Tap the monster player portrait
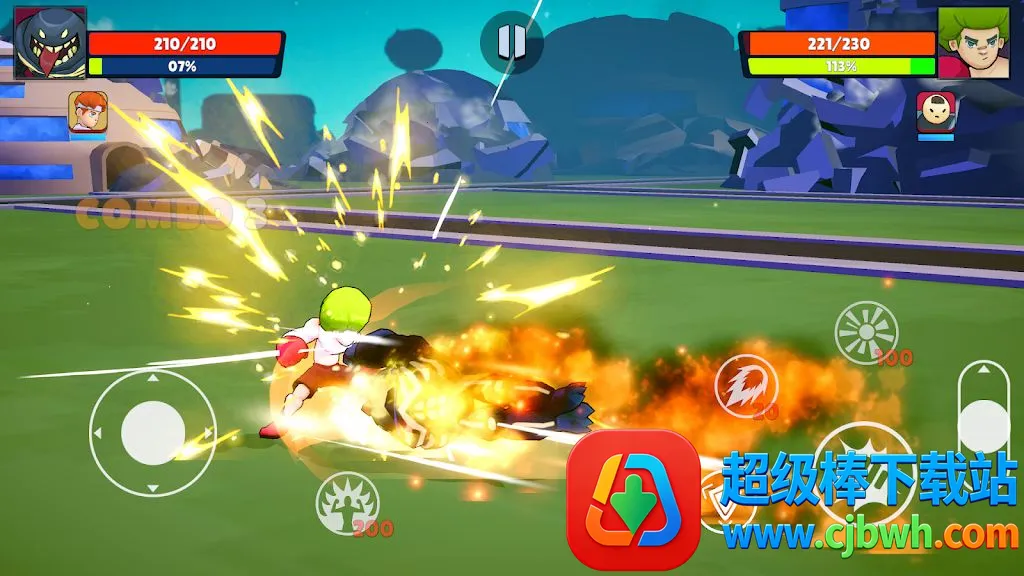Screen dimensions: 1024x576 (50, 43)
